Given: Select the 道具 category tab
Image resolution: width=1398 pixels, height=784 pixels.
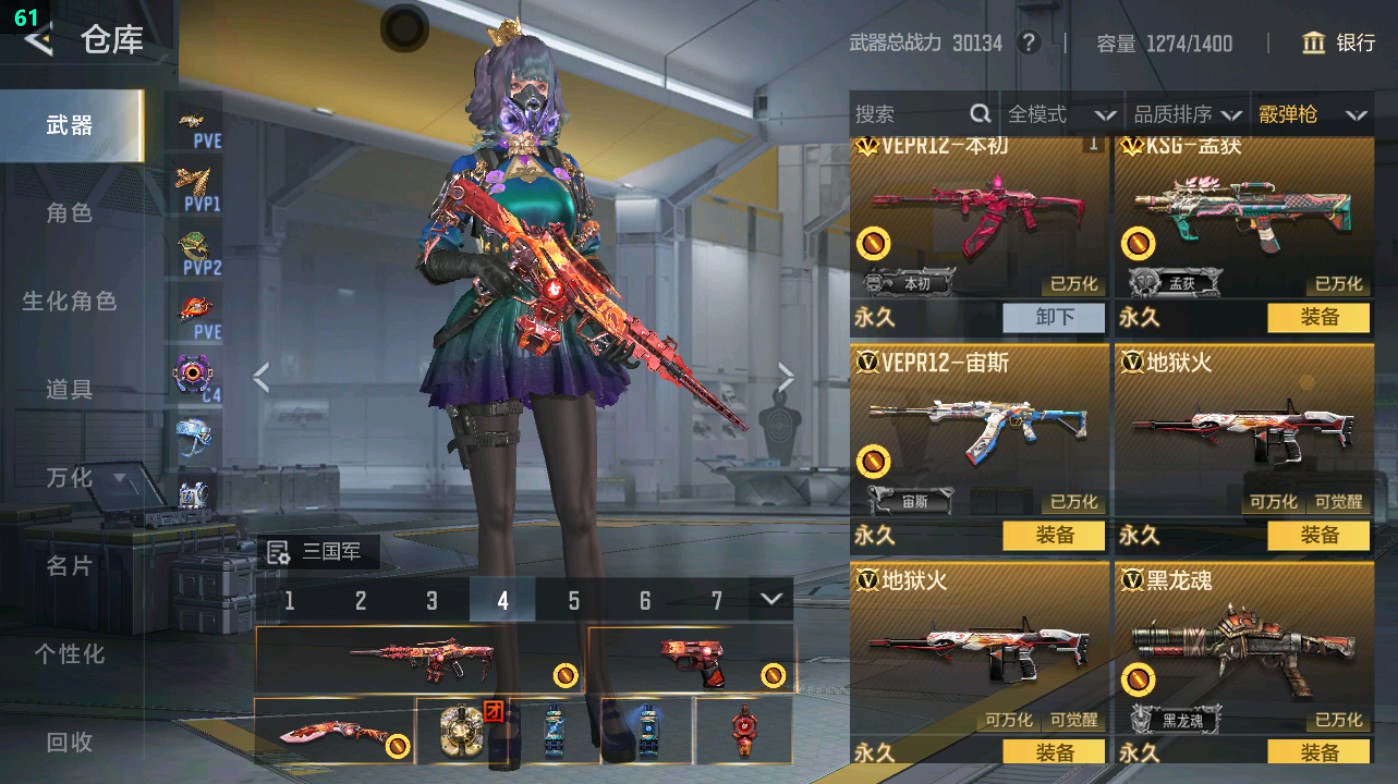Looking at the screenshot, I should (69, 389).
